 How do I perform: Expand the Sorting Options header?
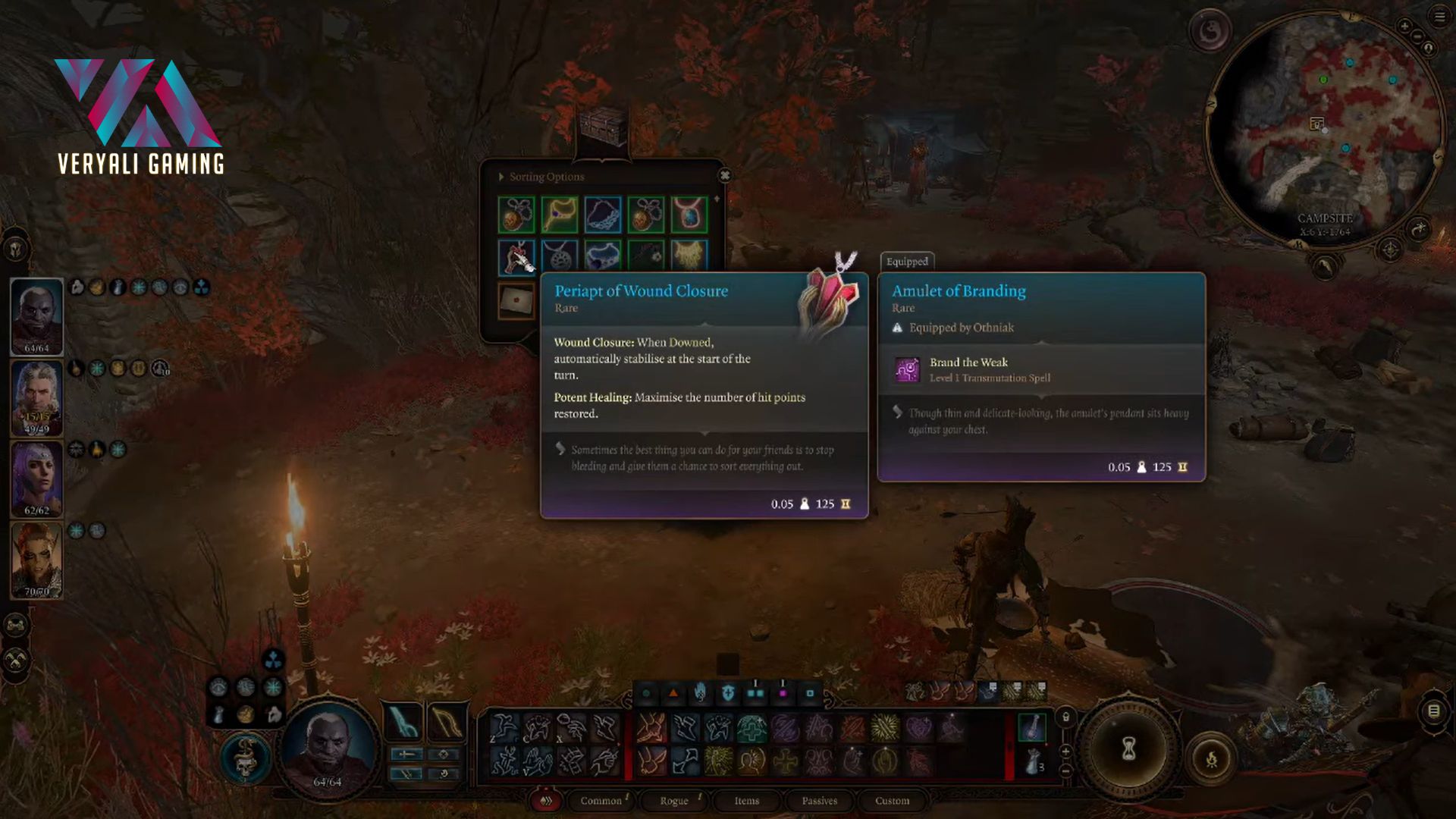click(541, 177)
